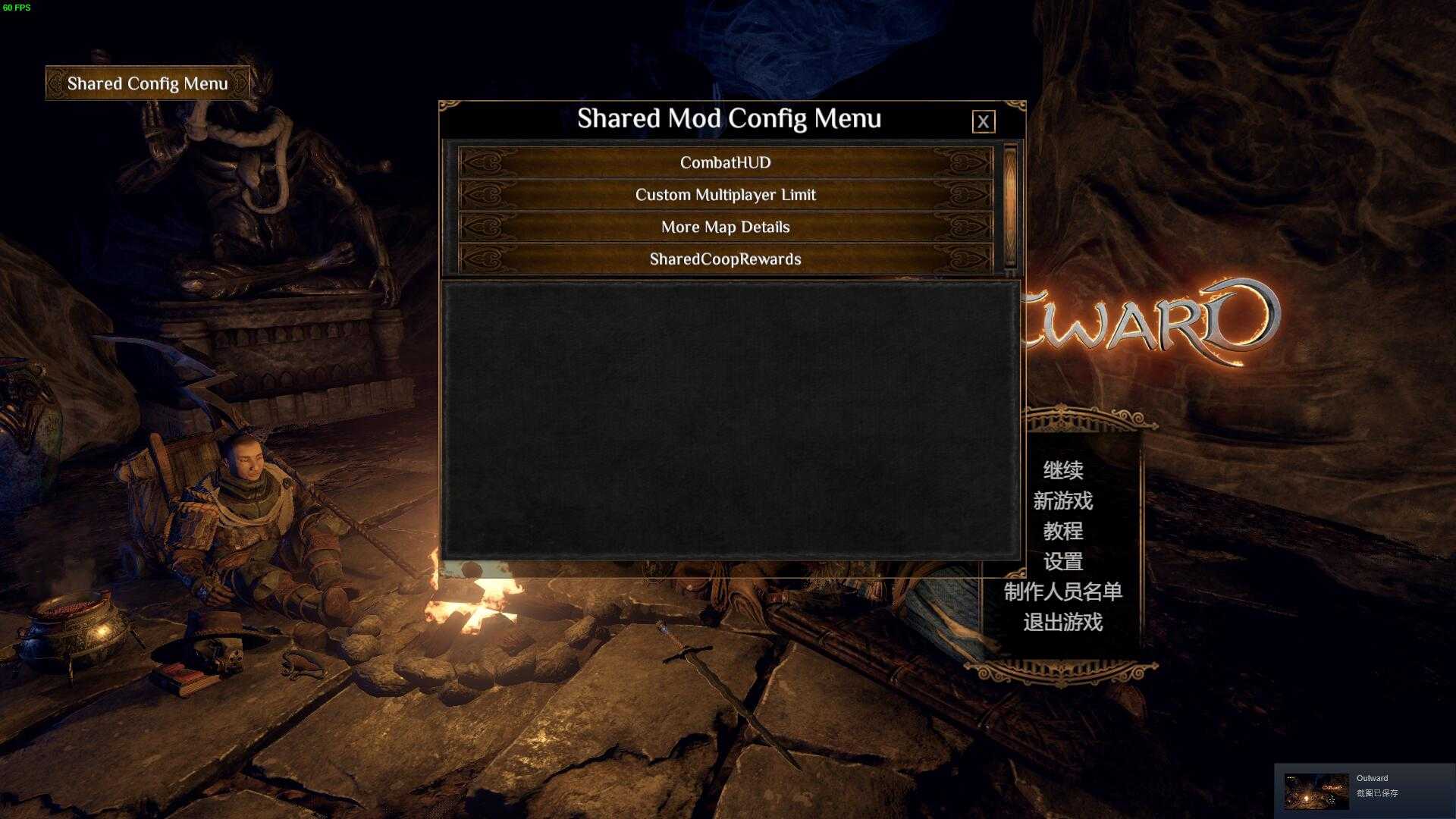
Task: Click the Shared Config Menu button
Action: tap(147, 83)
